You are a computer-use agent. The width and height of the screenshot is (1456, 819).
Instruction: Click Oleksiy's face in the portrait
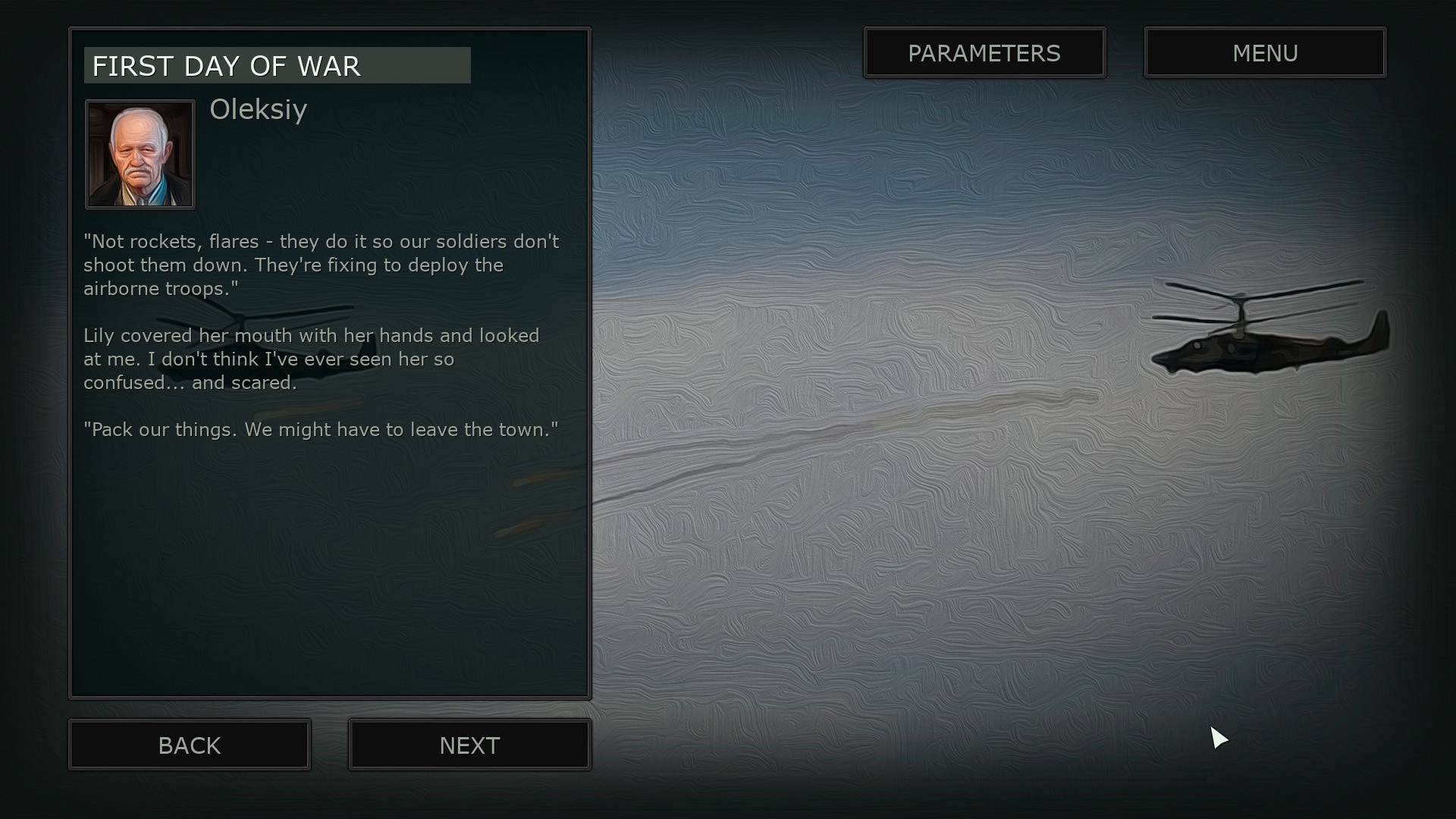point(140,148)
